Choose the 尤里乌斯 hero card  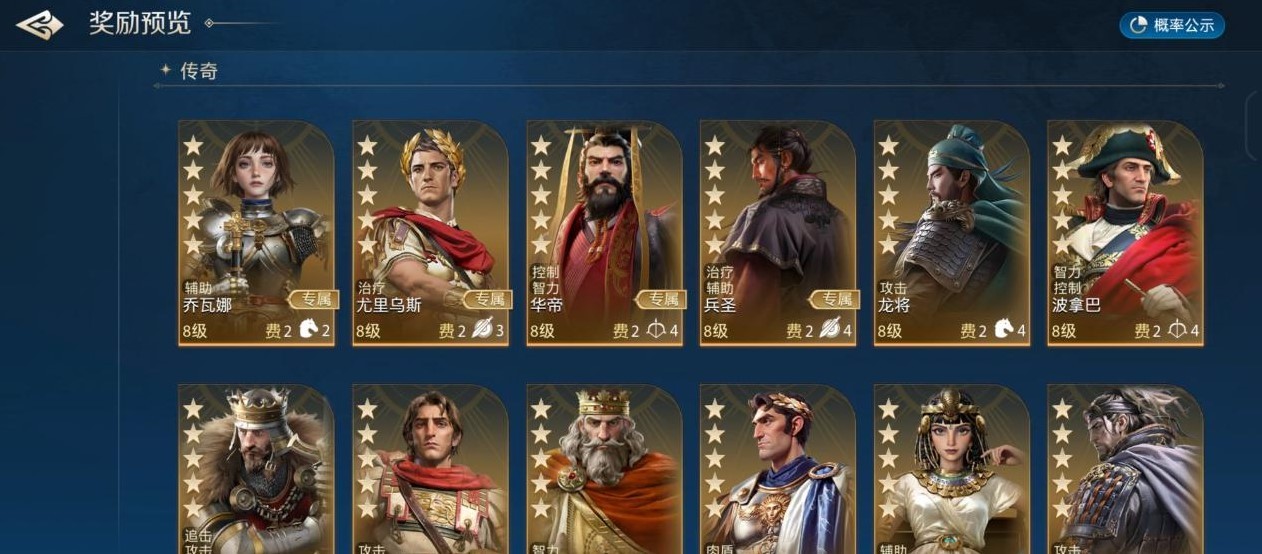(430, 233)
